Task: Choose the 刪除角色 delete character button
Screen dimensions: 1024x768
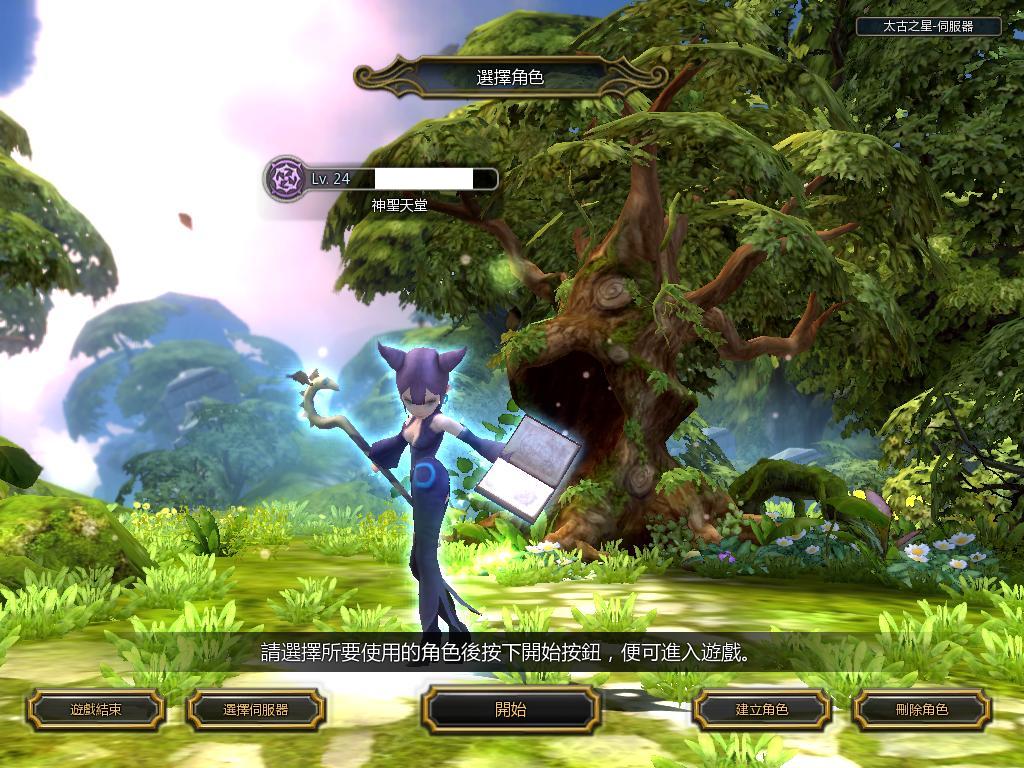Action: tap(921, 710)
